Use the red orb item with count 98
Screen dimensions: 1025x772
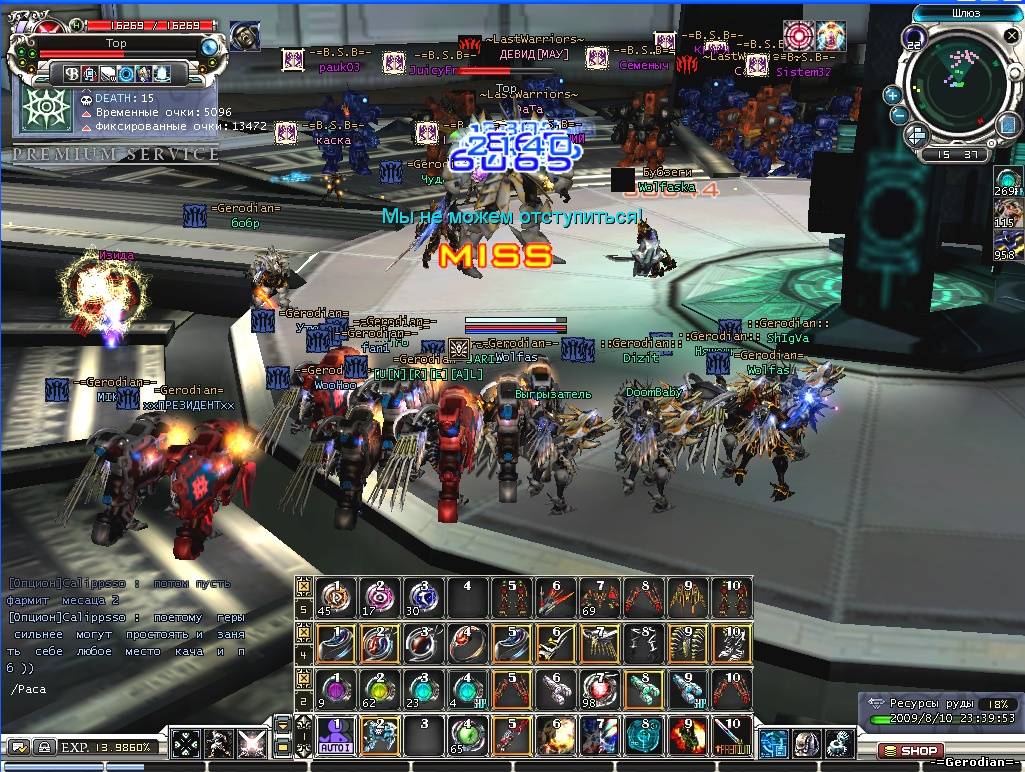point(595,689)
